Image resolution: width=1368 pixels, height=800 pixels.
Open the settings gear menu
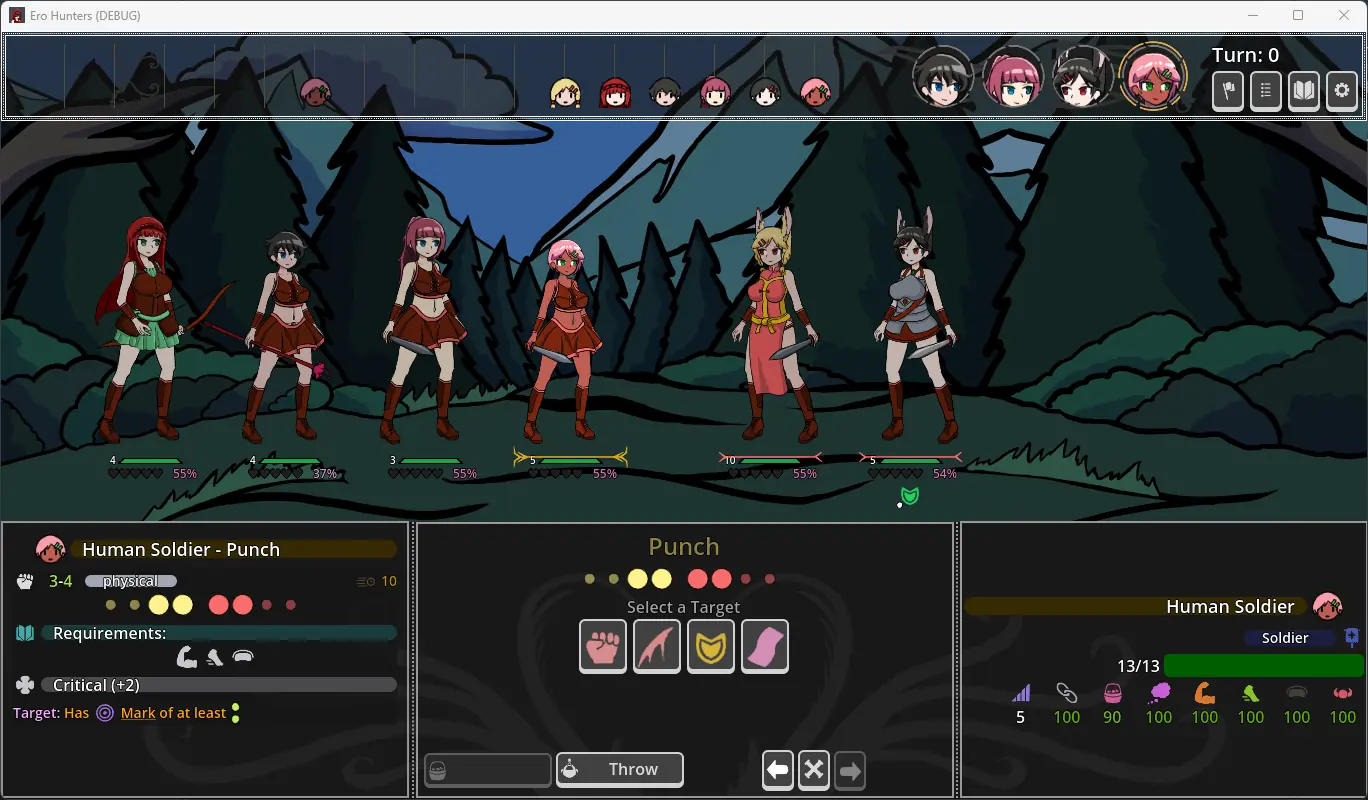point(1342,91)
